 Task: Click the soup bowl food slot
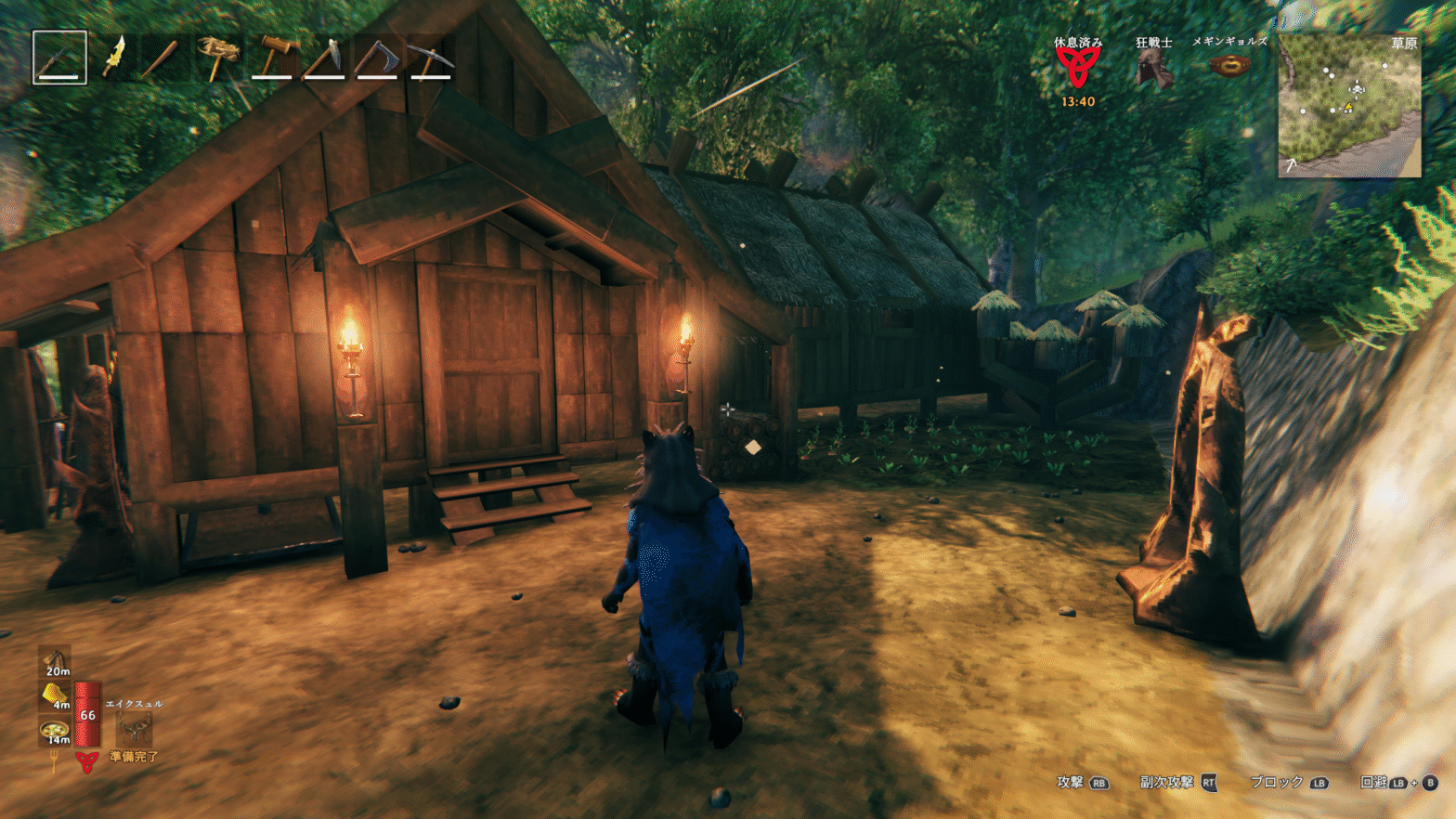(x=56, y=731)
